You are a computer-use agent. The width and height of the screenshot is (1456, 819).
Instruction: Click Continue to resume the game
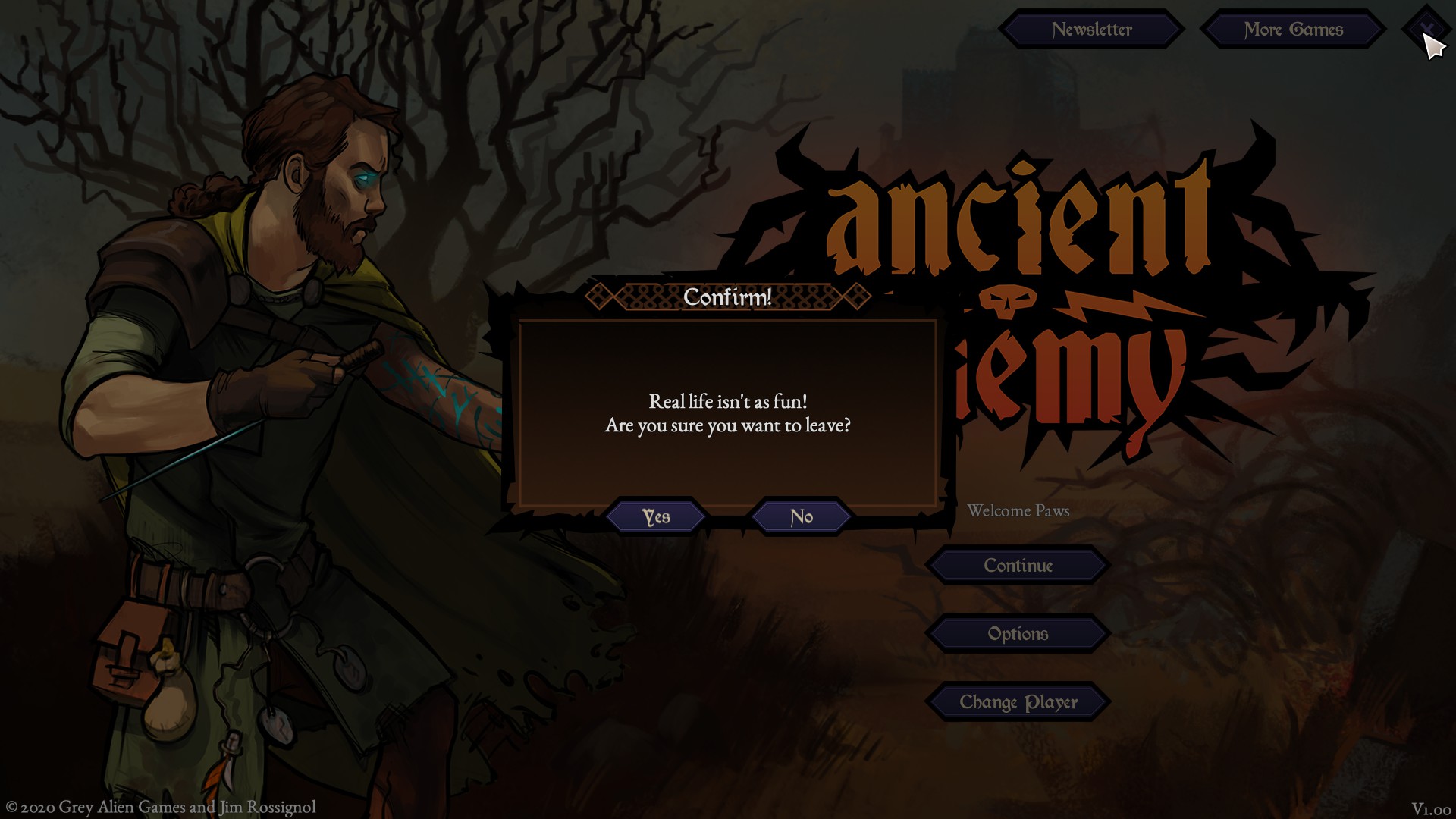pyautogui.click(x=1018, y=566)
